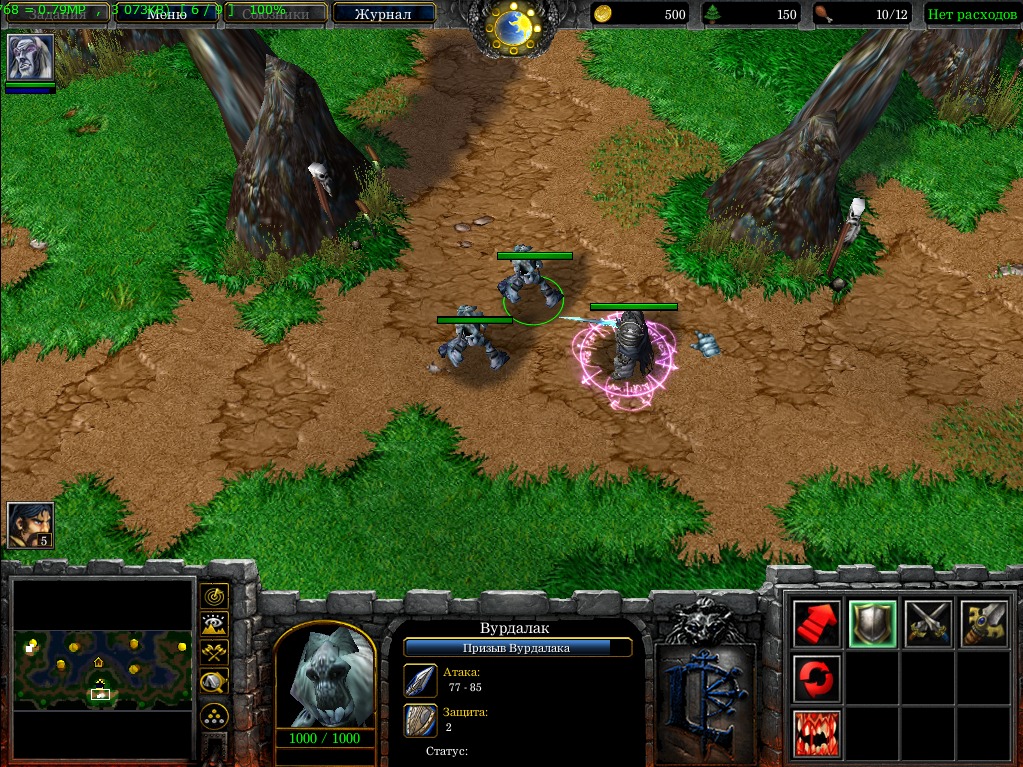Screen dimensions: 1023x767
Task: Select the hero portrait icon below the menu bar
Action: click(30, 58)
